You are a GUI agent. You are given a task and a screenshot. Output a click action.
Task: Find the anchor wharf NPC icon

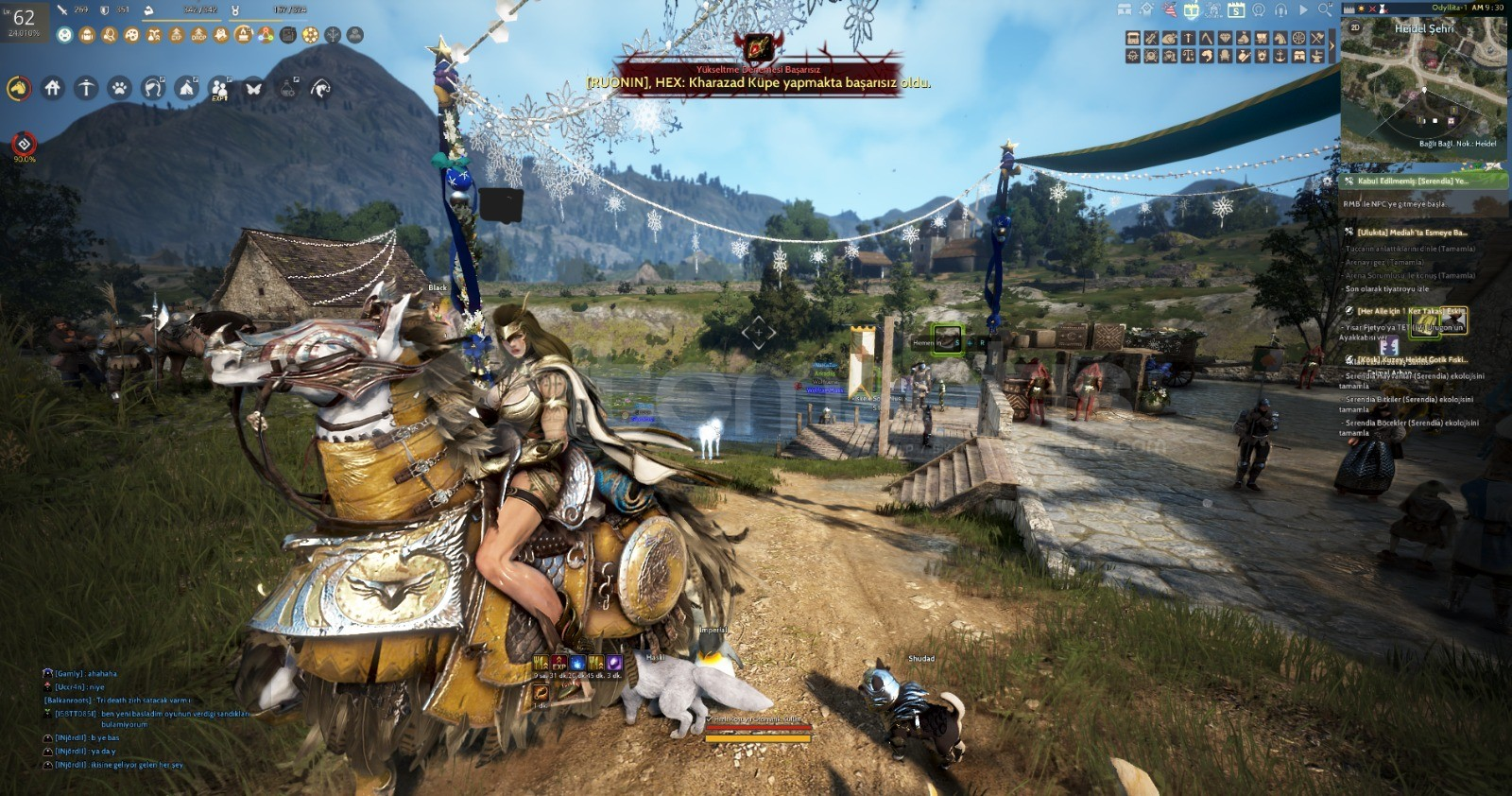coord(1280,56)
